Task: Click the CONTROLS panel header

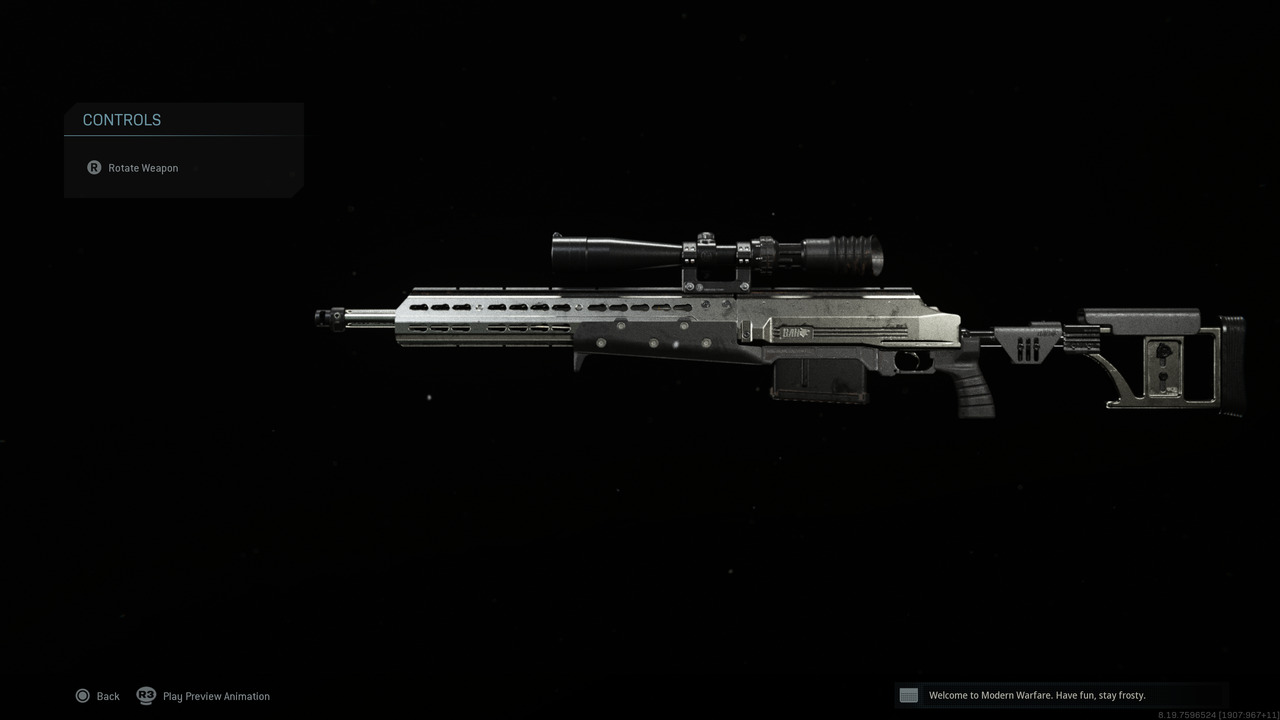Action: coord(121,119)
